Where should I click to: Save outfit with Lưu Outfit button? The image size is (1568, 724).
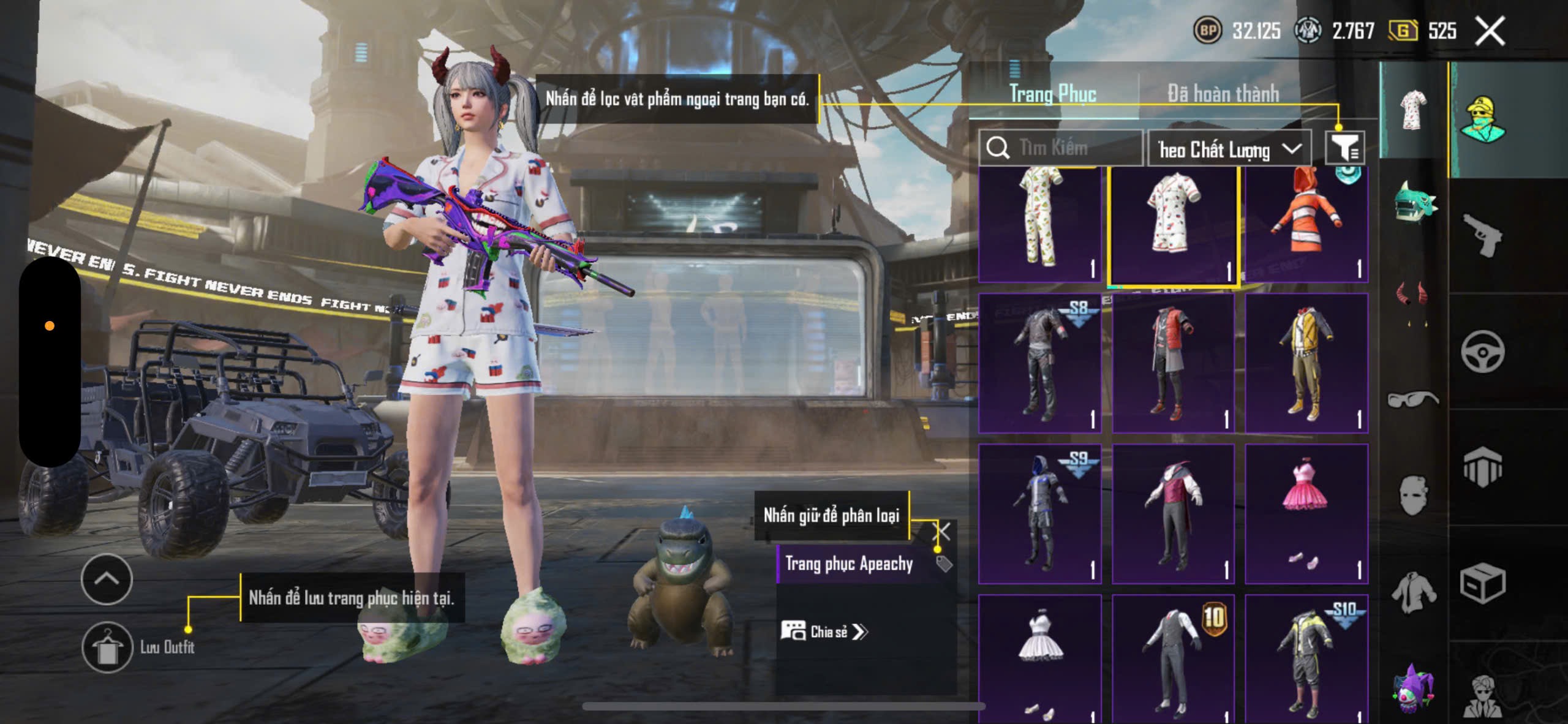point(108,647)
